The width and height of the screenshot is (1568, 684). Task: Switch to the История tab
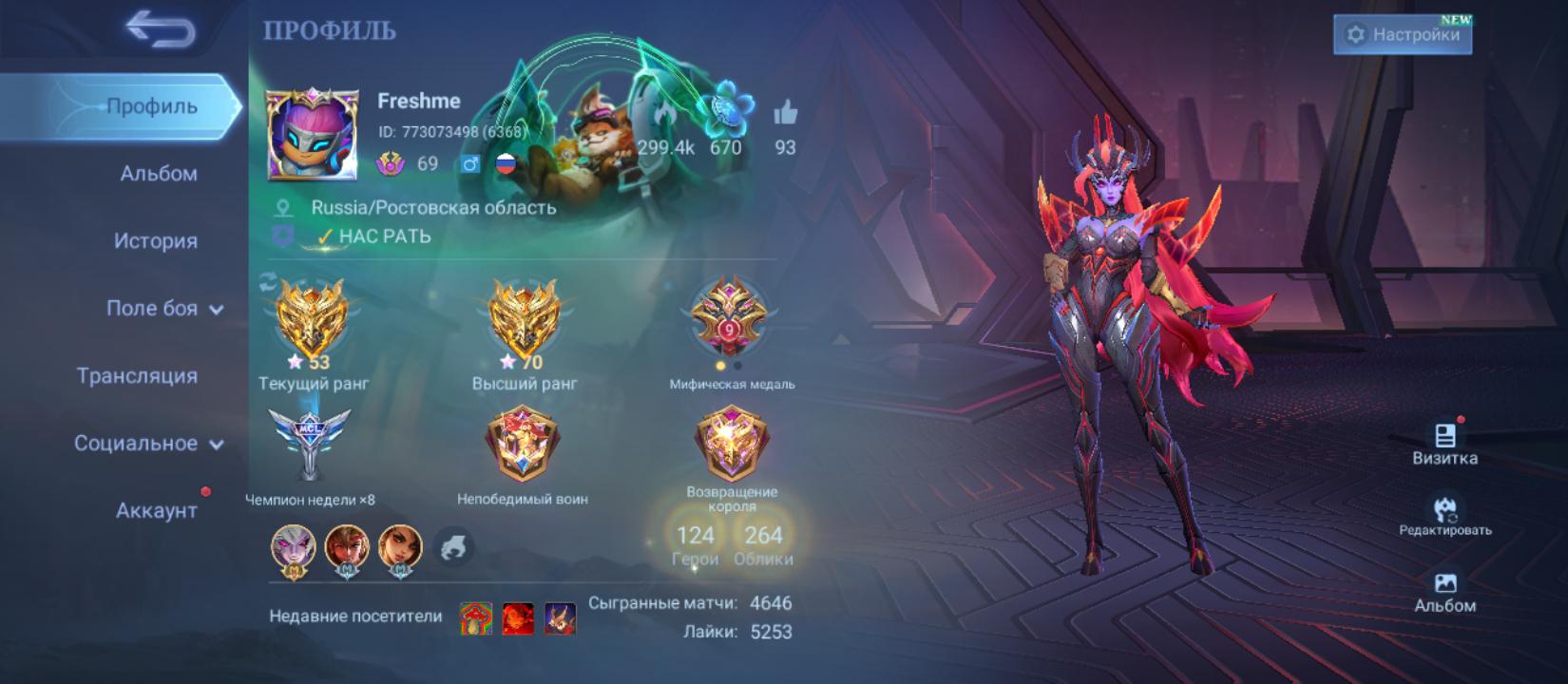click(x=156, y=241)
